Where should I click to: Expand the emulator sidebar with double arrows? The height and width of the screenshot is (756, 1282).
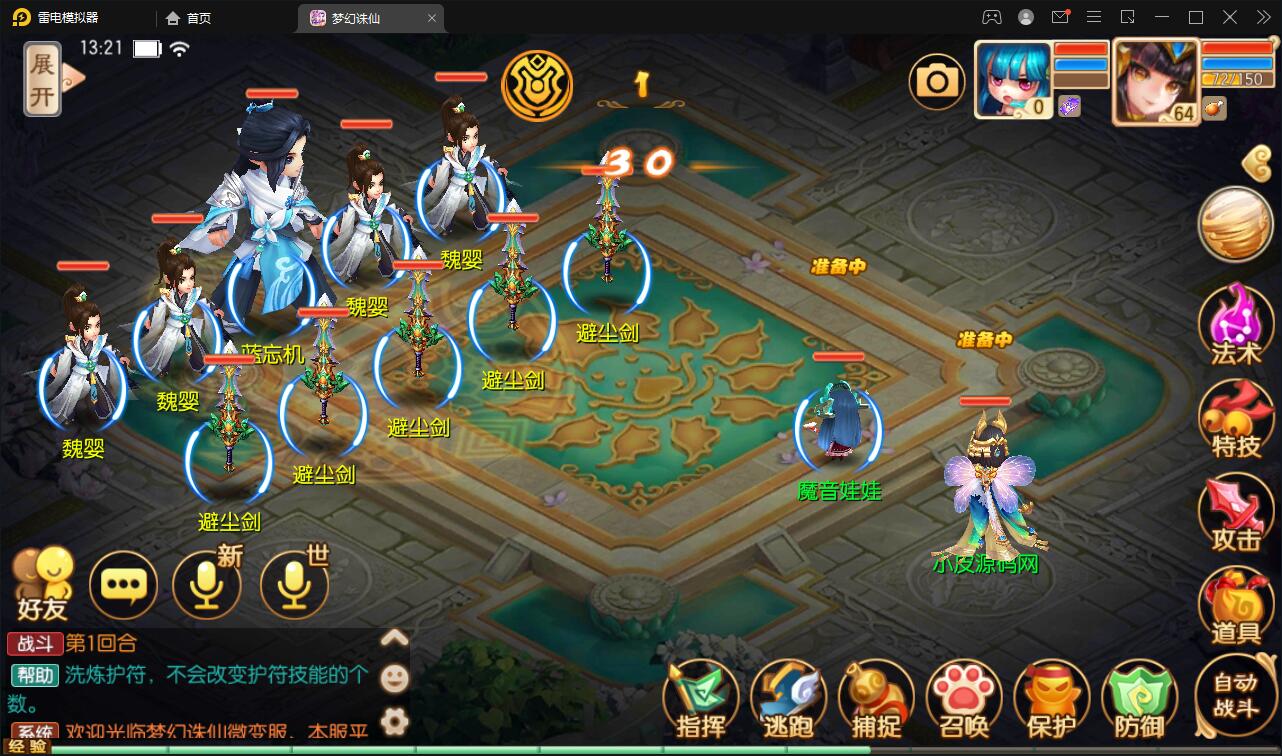click(1262, 17)
